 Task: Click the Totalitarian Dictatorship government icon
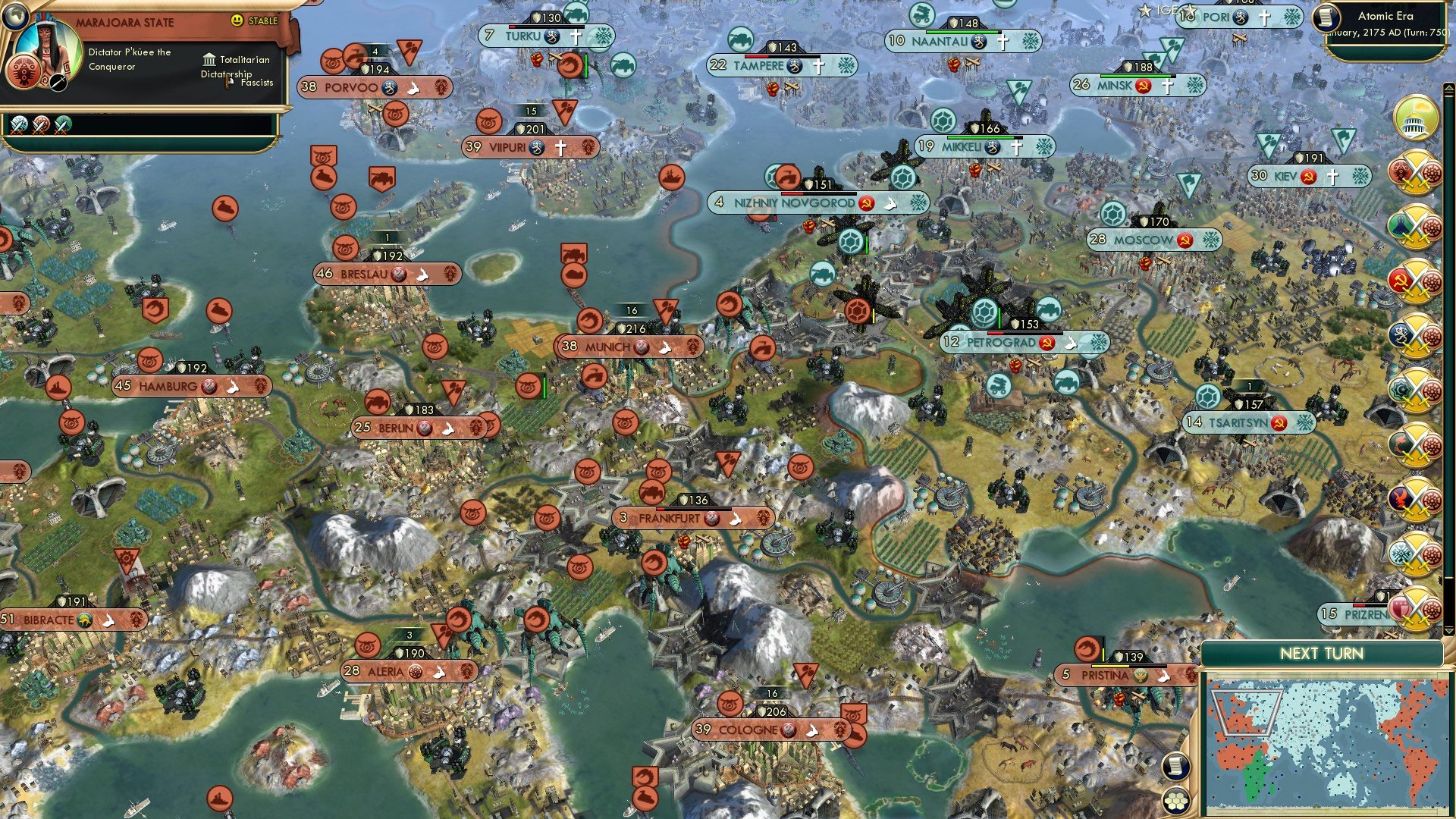209,60
